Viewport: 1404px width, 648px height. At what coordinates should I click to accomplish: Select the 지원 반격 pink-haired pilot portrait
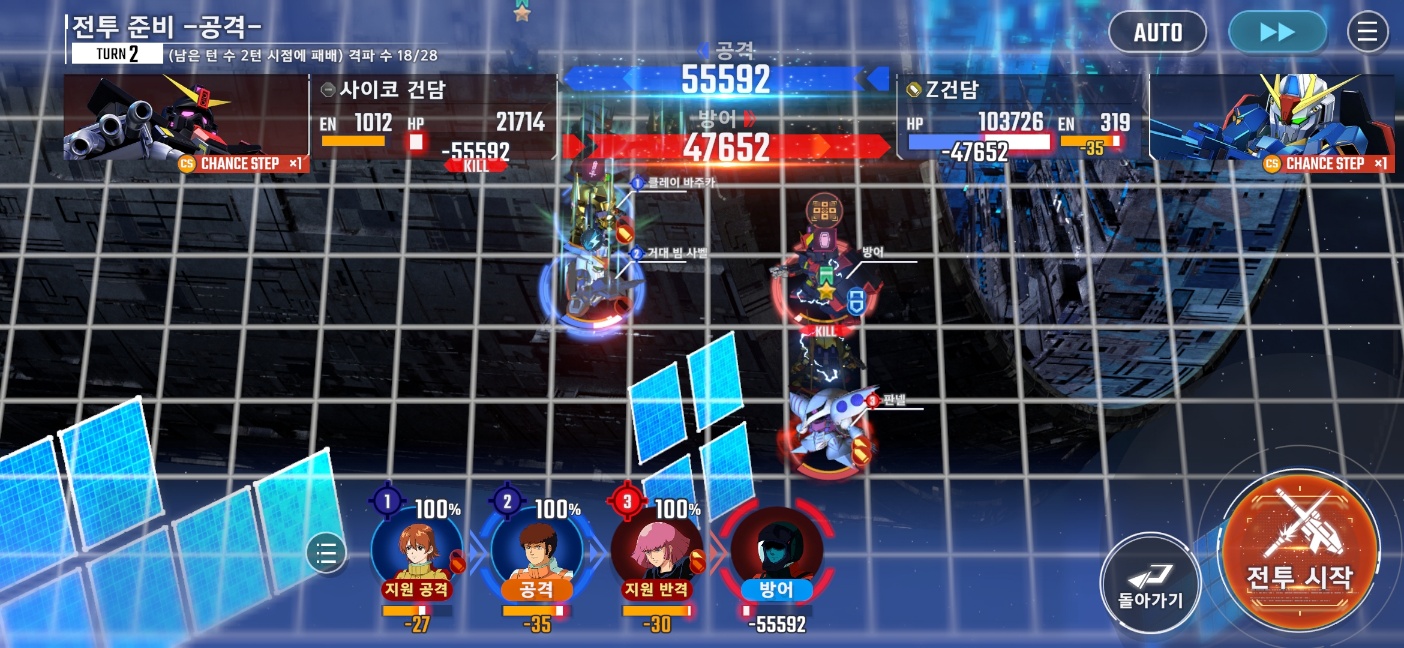pos(657,550)
